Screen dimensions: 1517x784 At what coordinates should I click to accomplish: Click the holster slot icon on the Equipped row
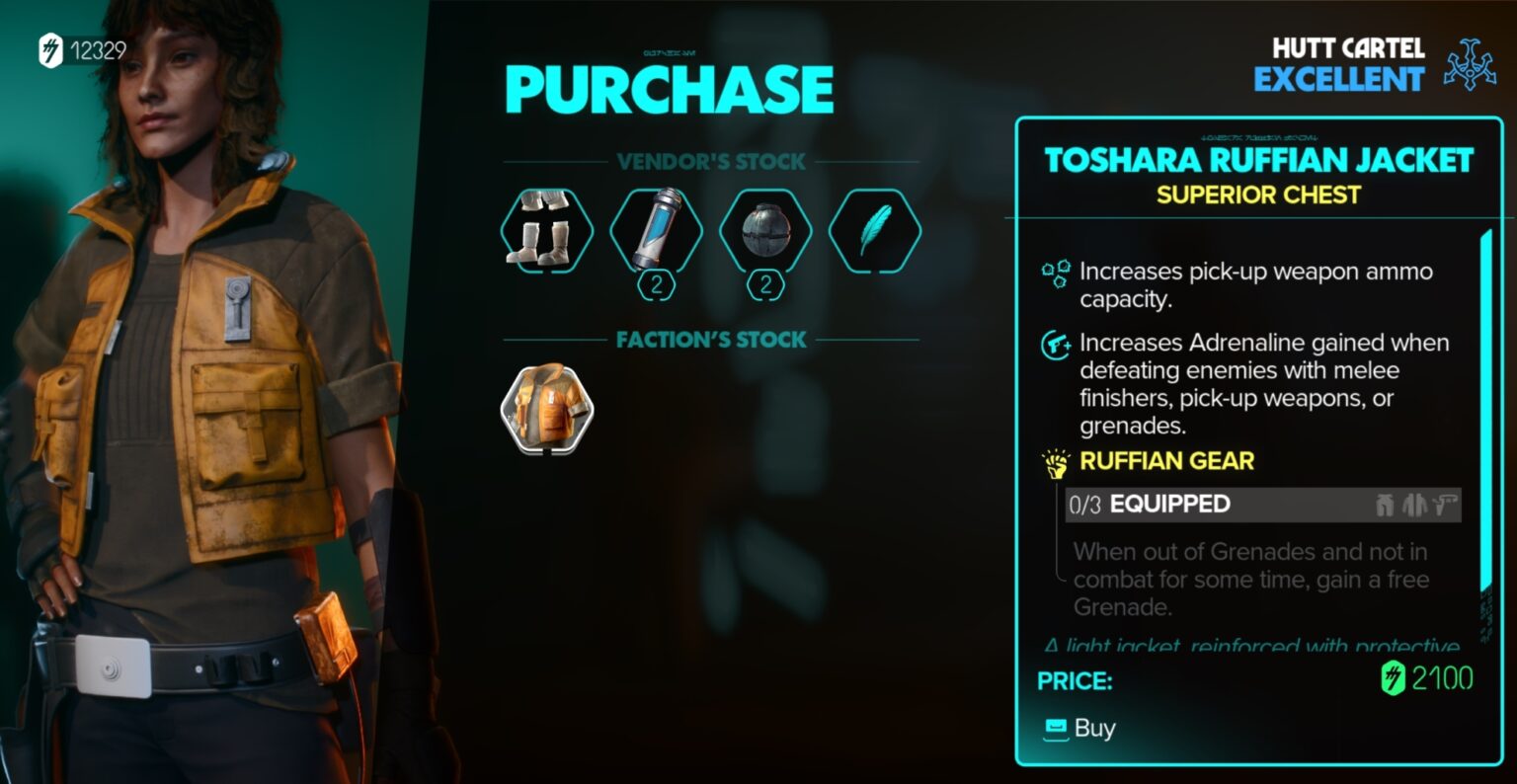[1446, 505]
